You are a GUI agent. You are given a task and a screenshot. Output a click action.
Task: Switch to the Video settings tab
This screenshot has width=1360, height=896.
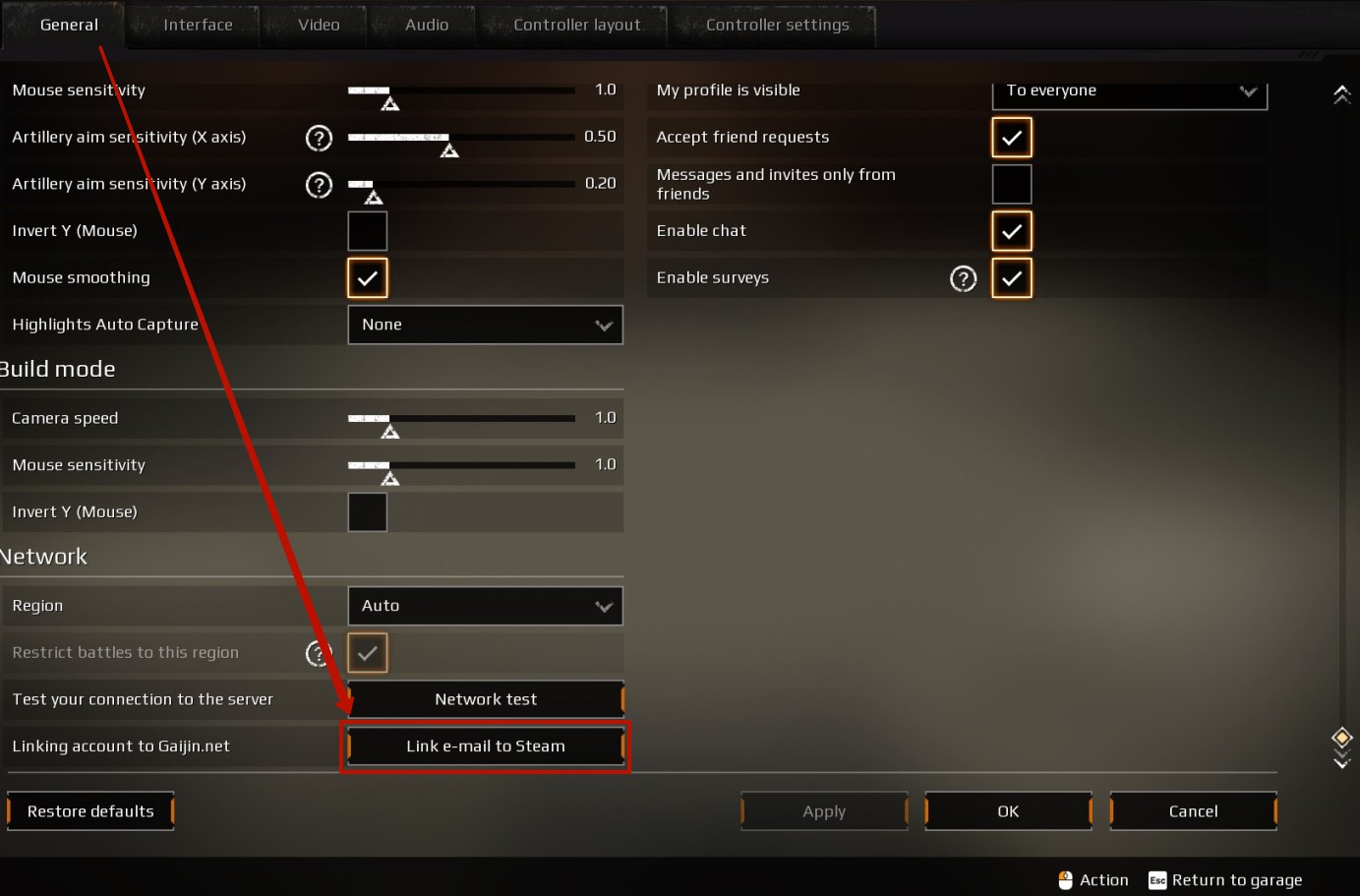pos(313,25)
